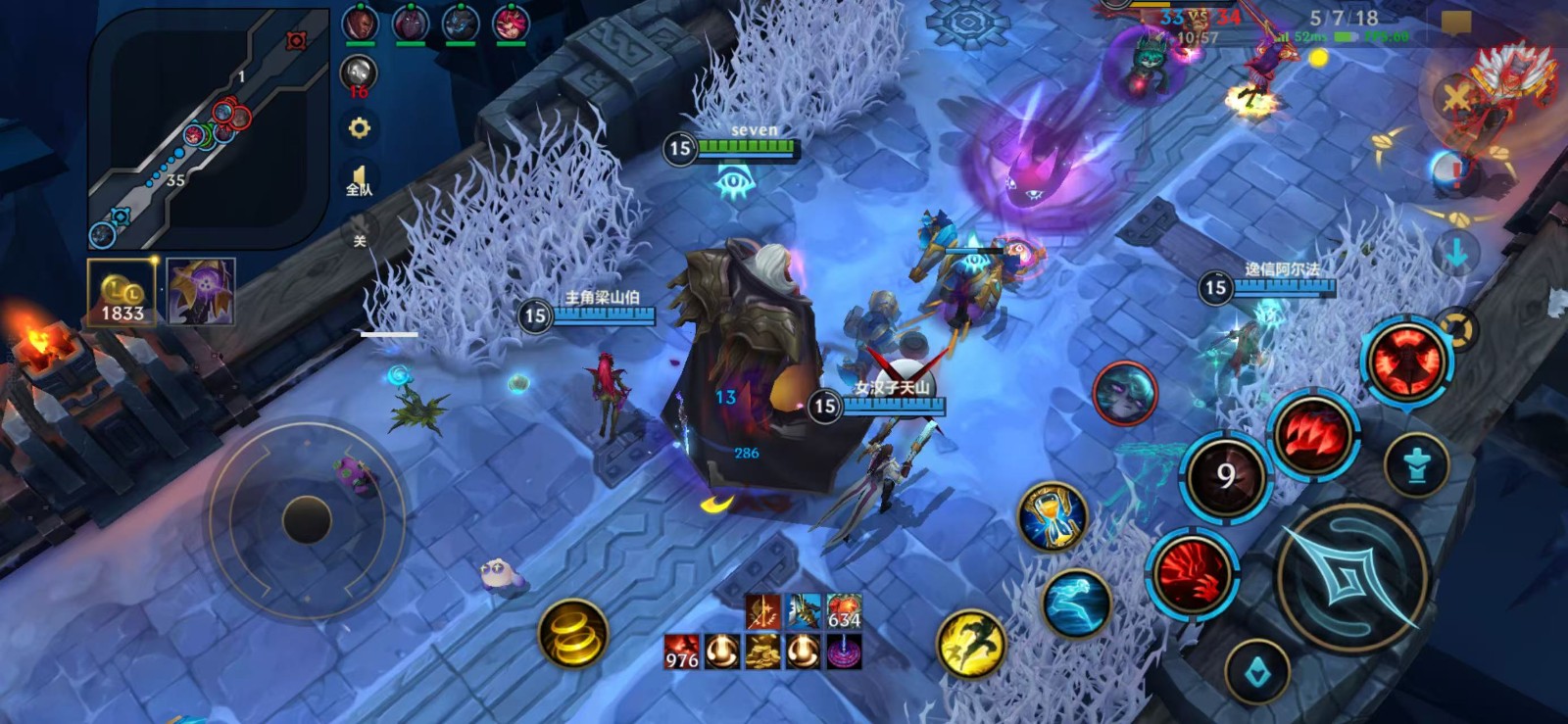Viewport: 1568px width, 724px height.
Task: Cast the red demon-figure ultimate ability
Action: 1406,361
